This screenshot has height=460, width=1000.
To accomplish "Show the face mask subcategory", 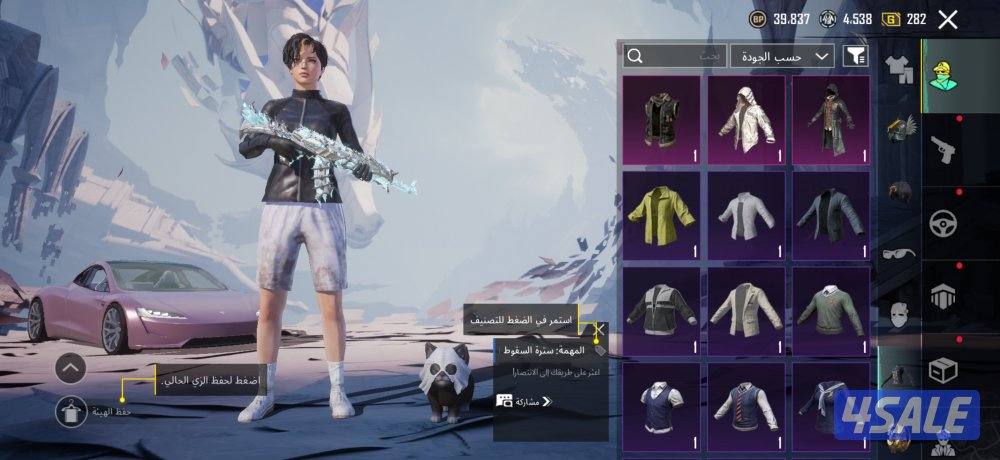I will click(900, 314).
